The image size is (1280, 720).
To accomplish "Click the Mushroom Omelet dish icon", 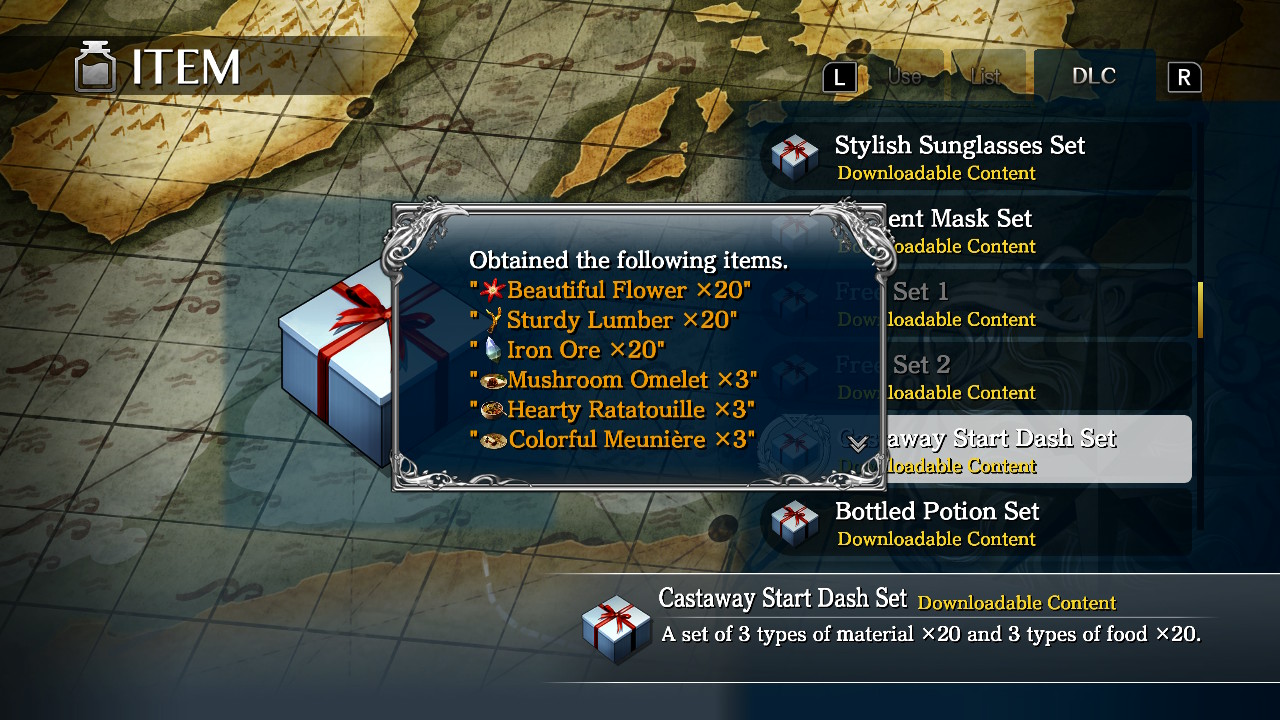I will pyautogui.click(x=493, y=379).
